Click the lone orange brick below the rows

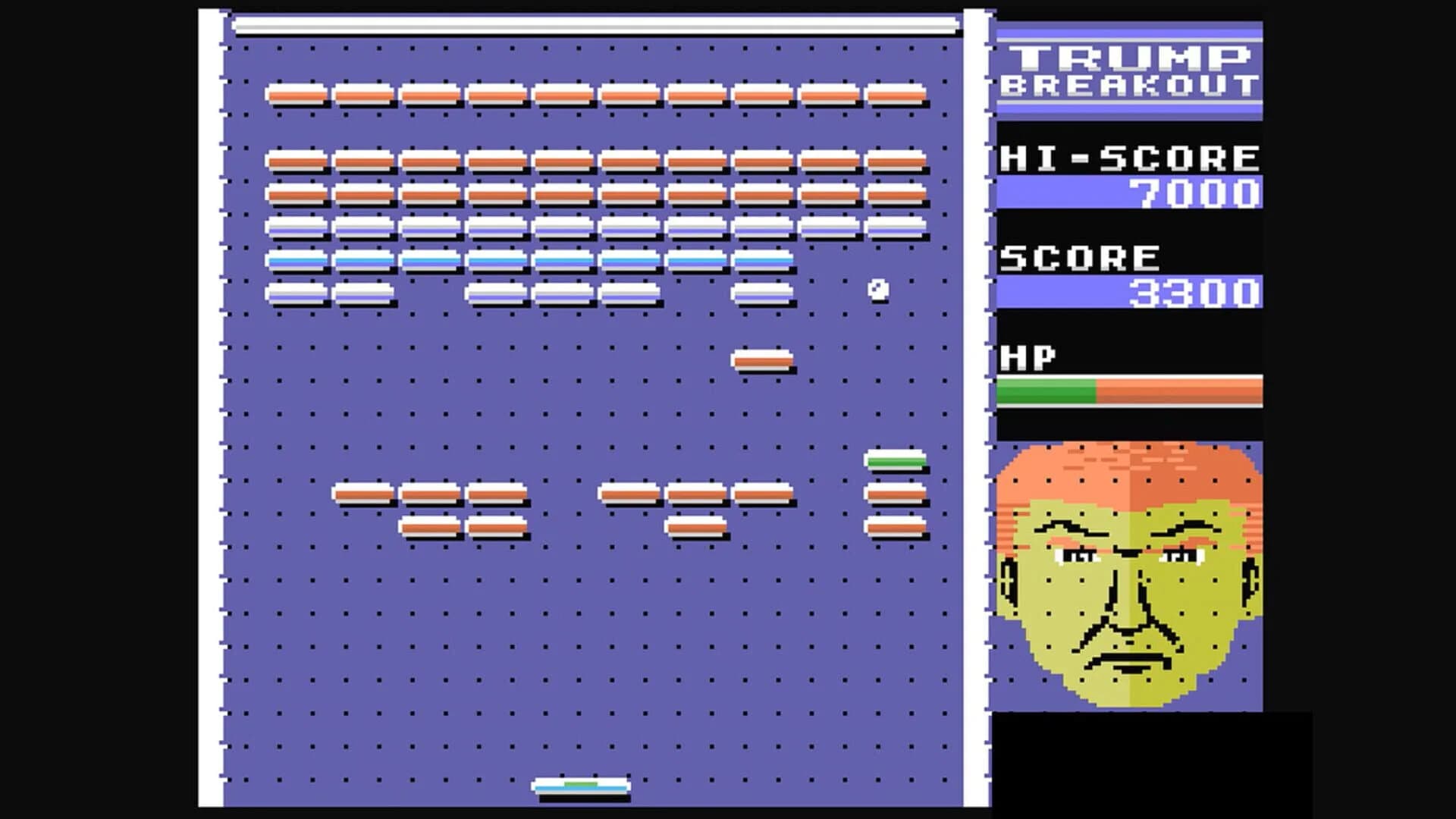point(761,362)
